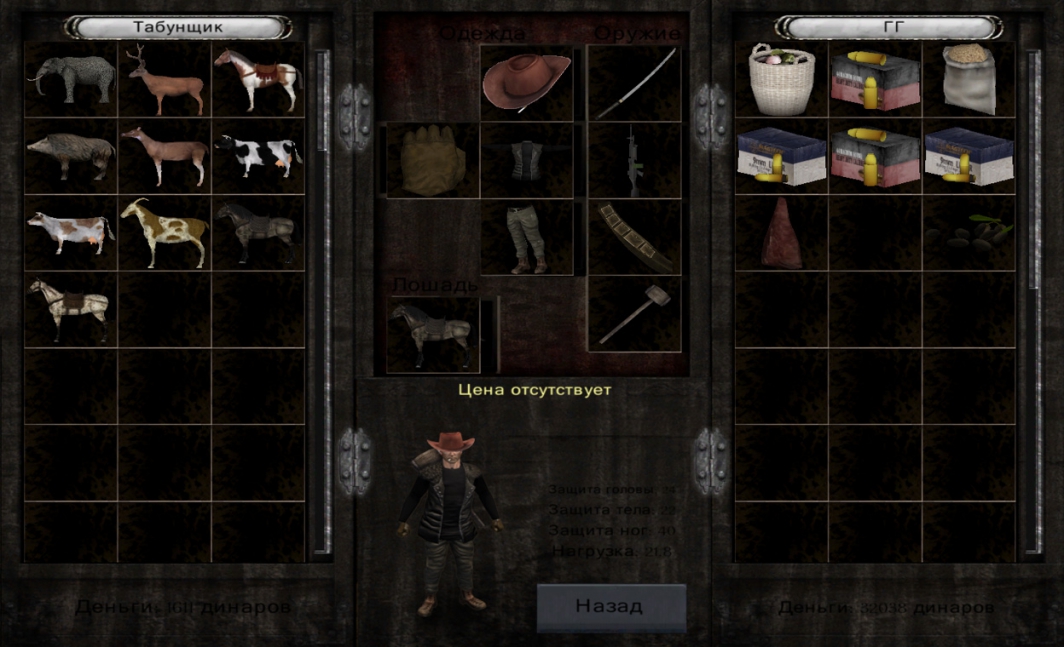Select the equipped trousers and boots slot
Viewport: 1064px width, 647px height.
click(527, 238)
